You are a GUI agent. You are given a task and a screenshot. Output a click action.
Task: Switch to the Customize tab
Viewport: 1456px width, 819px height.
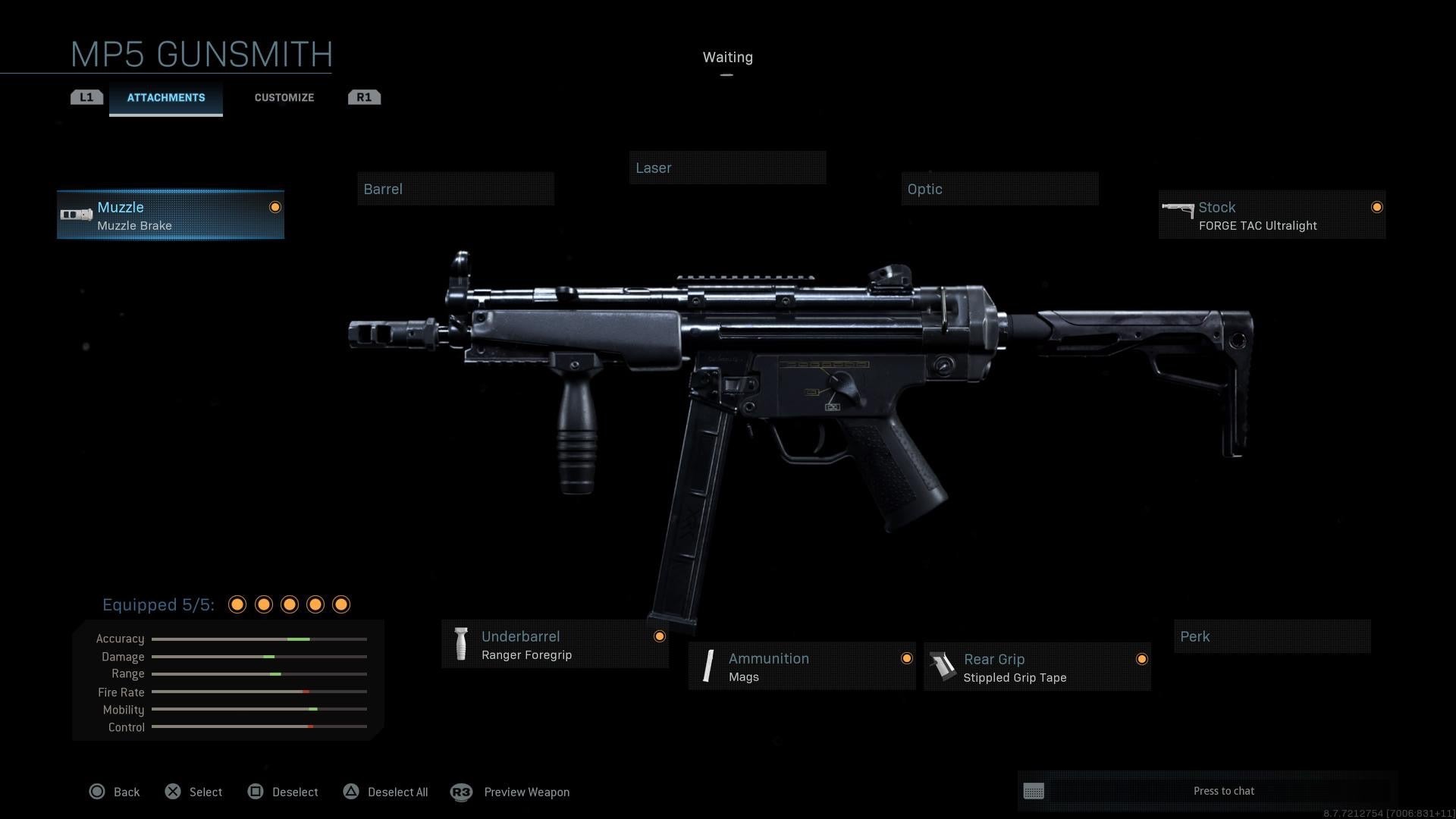tap(284, 97)
